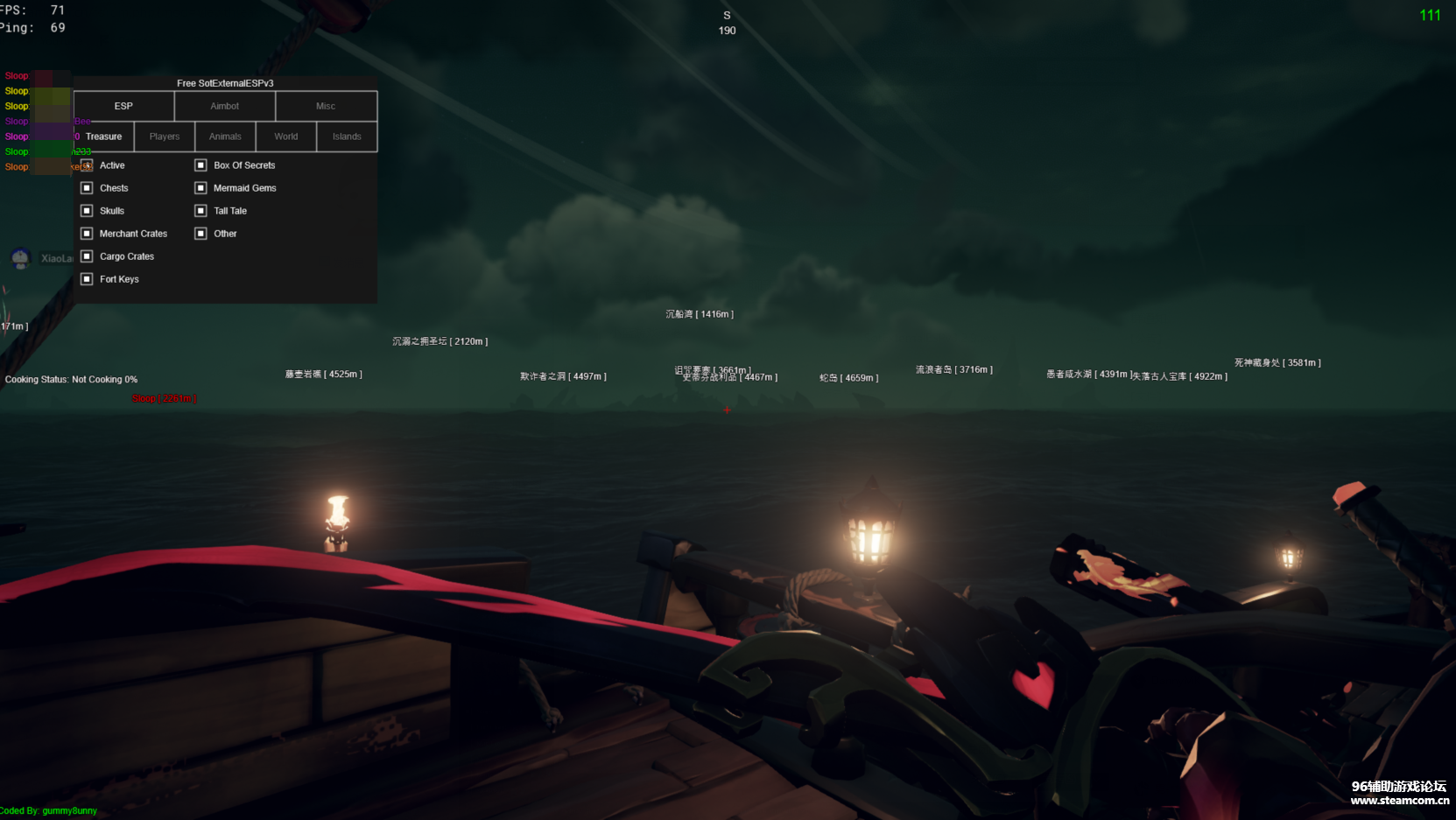This screenshot has height=820, width=1456.
Task: Check the Other treasure checkbox
Action: [x=200, y=234]
